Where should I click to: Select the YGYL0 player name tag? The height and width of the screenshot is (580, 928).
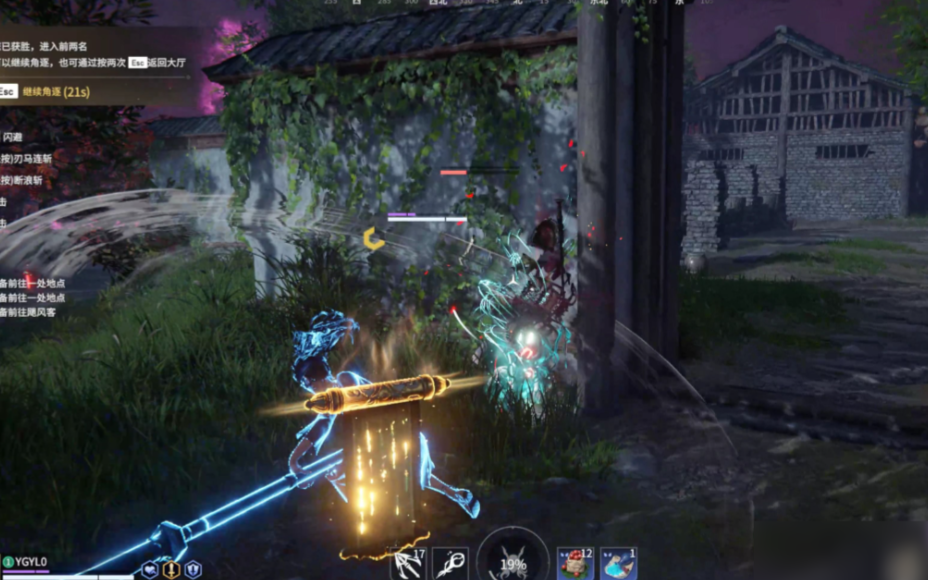[x=30, y=562]
